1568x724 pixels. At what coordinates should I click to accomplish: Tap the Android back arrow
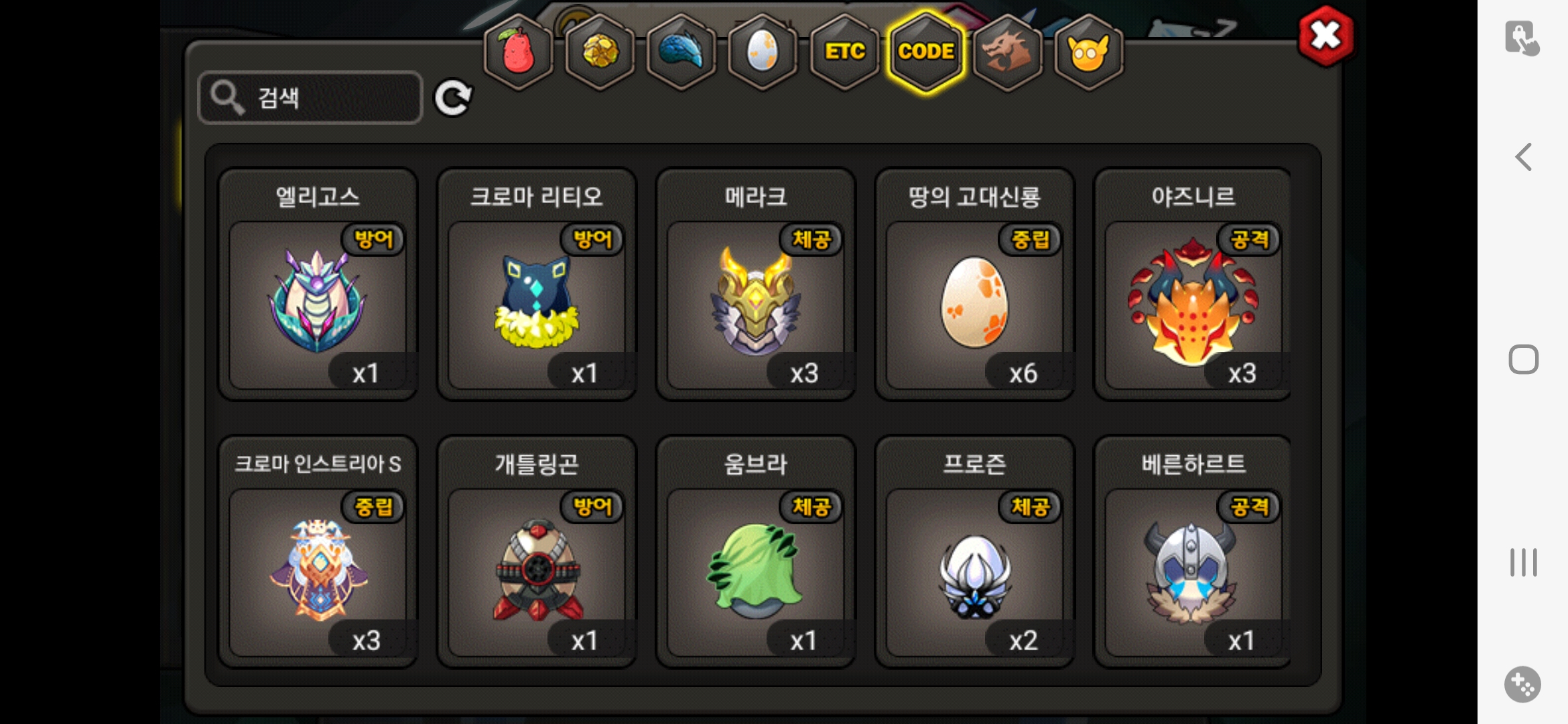(1523, 158)
